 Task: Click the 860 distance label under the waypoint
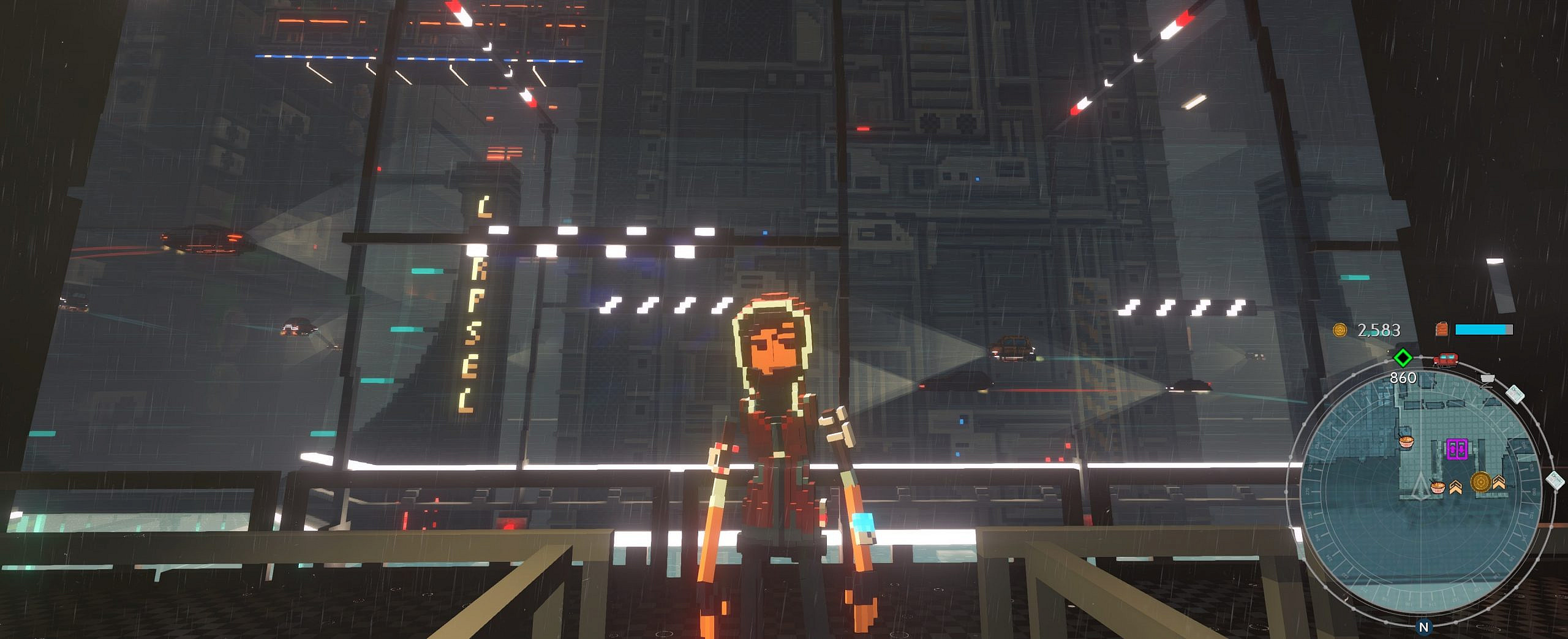click(x=1403, y=377)
